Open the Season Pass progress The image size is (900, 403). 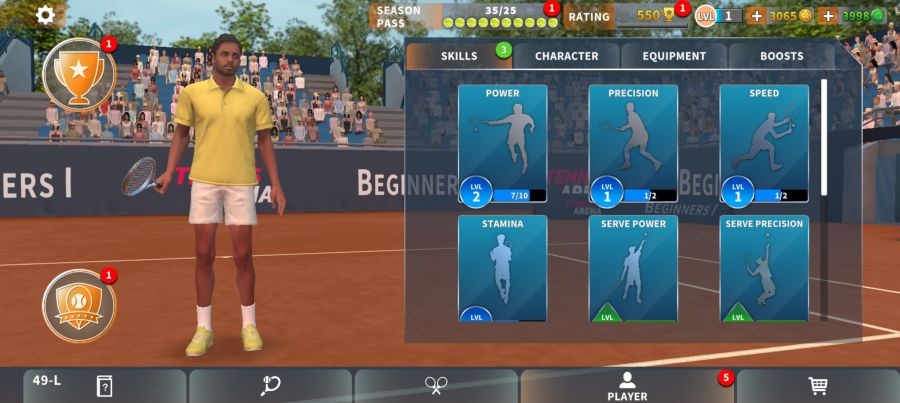point(465,16)
